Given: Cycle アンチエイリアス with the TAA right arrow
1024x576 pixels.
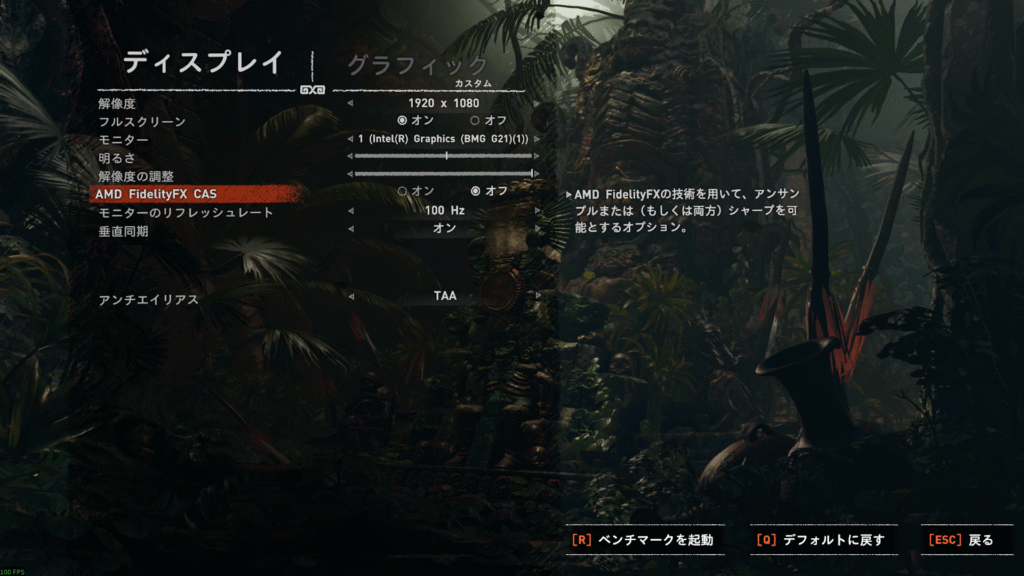Looking at the screenshot, I should tap(538, 296).
